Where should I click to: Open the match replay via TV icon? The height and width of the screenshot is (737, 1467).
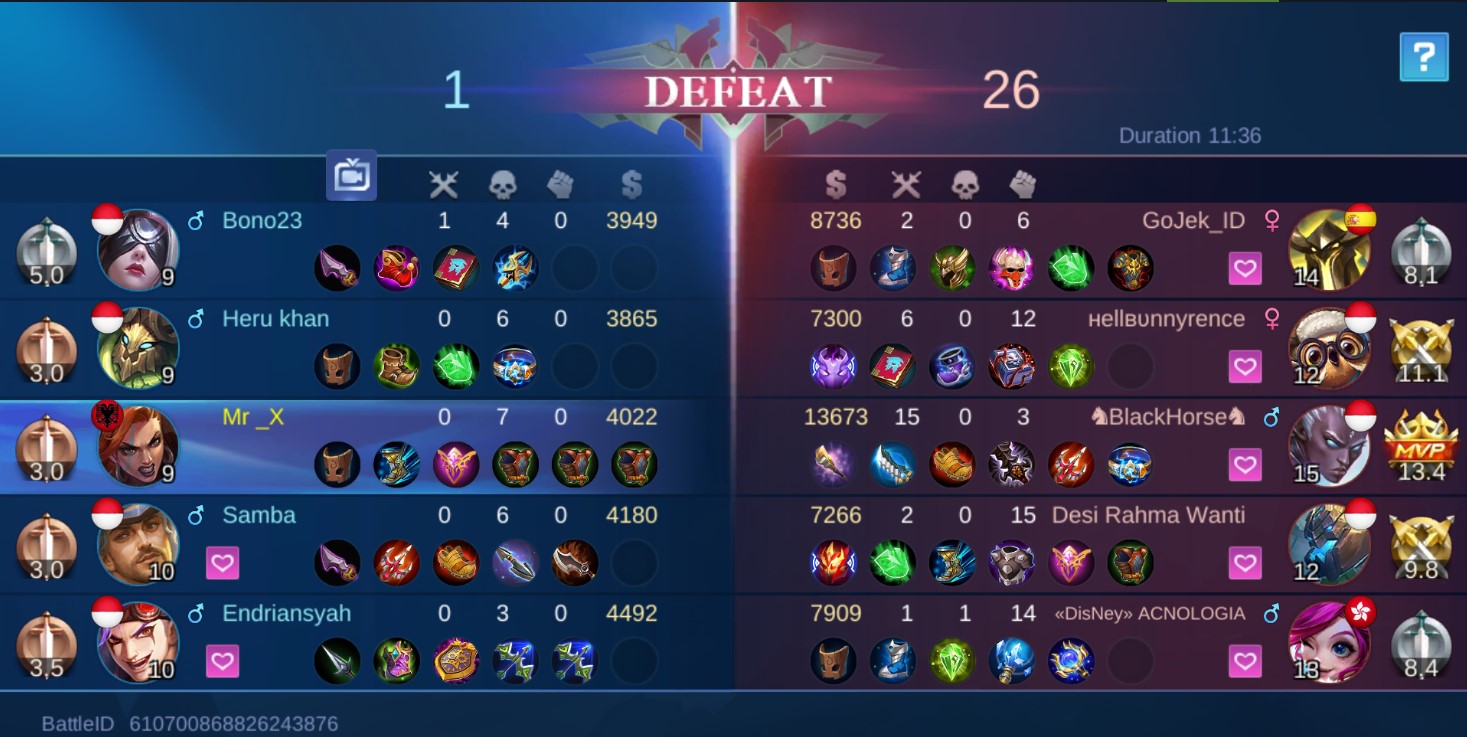(353, 174)
